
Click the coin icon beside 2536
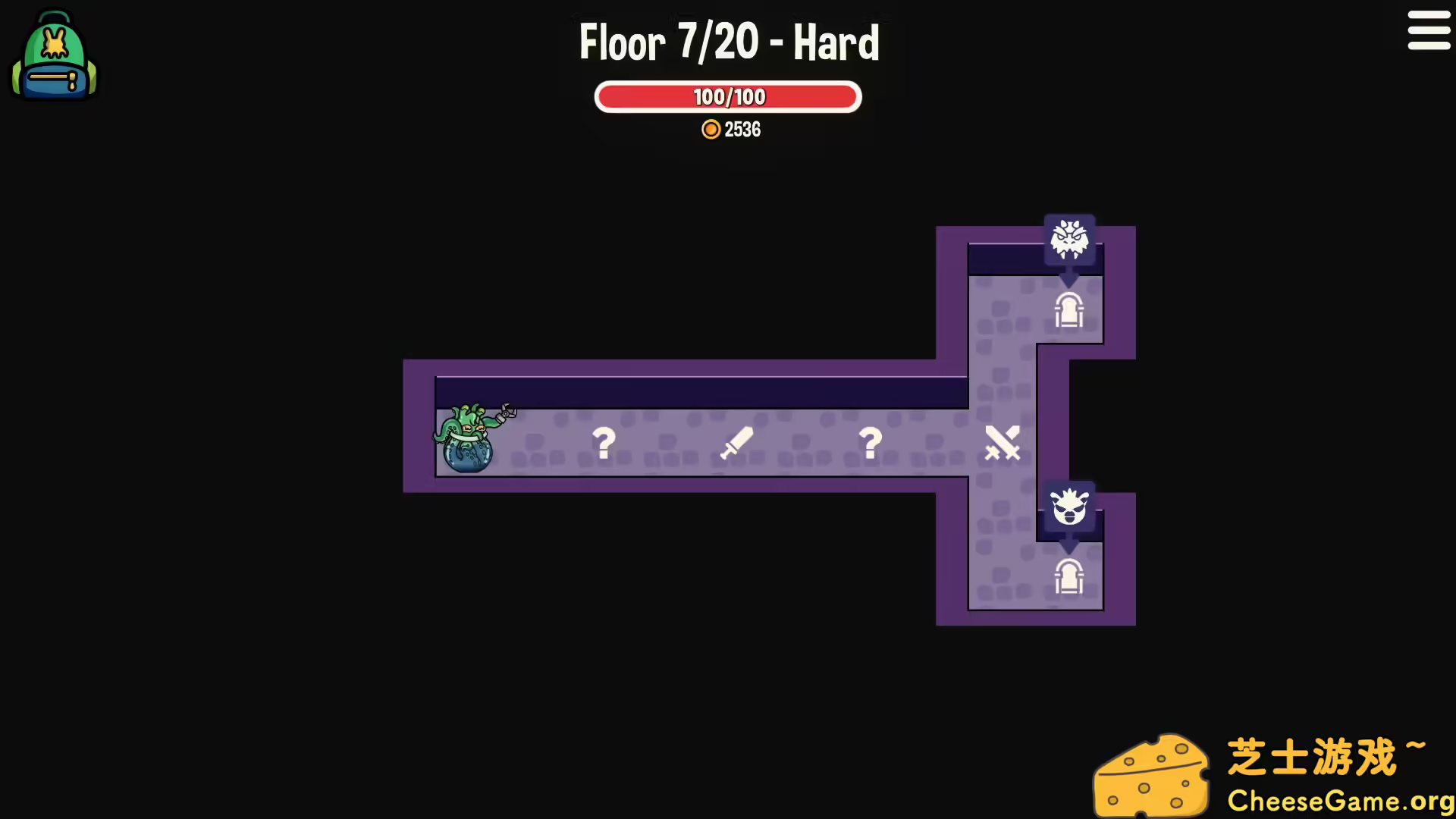point(711,130)
